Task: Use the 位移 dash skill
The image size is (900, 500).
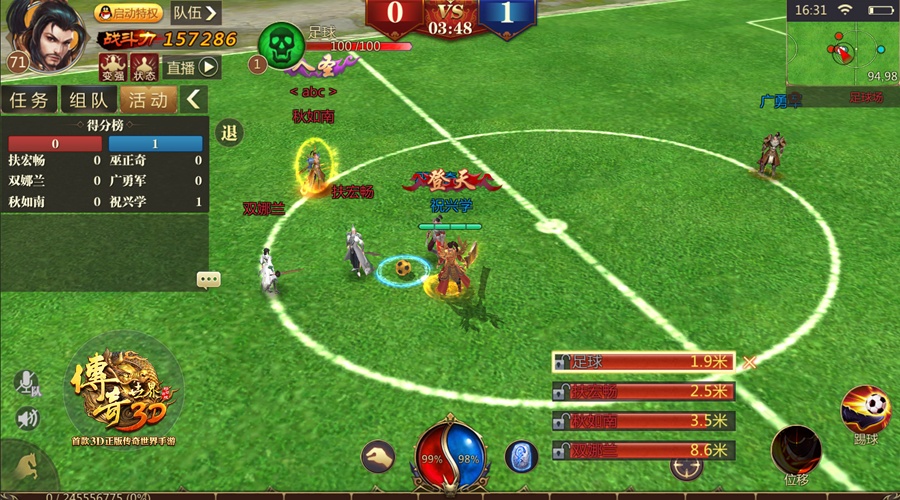Action: point(797,451)
